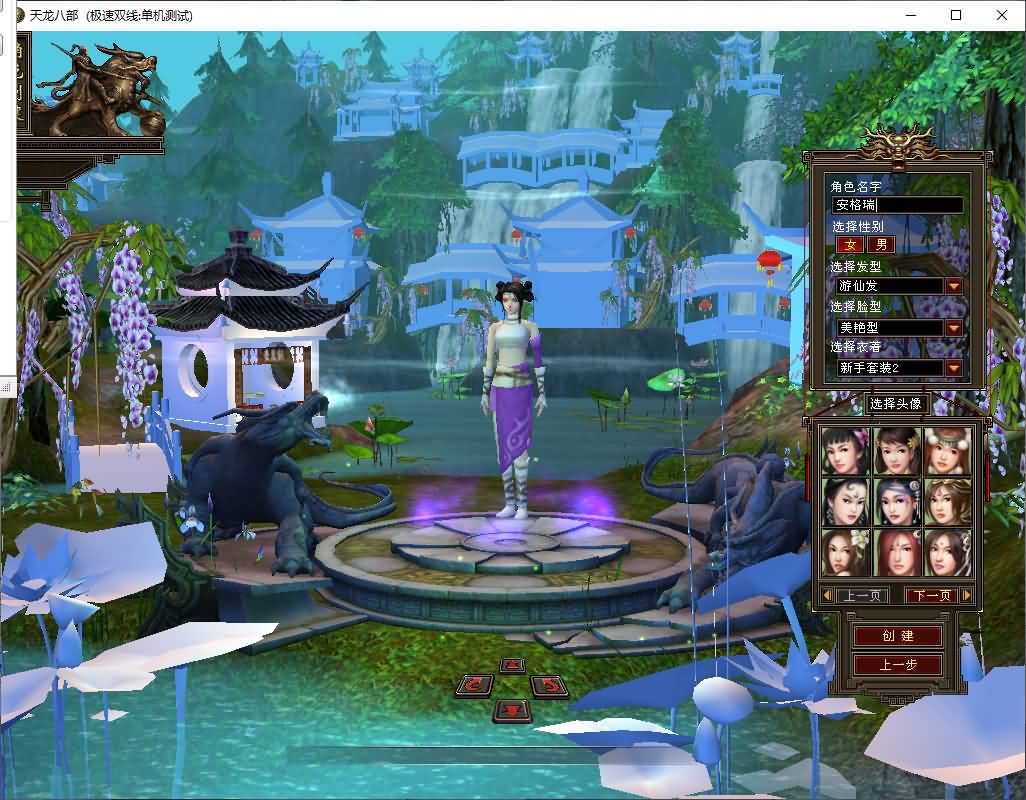Select the 女 female gender option
This screenshot has height=800, width=1026.
click(x=851, y=245)
